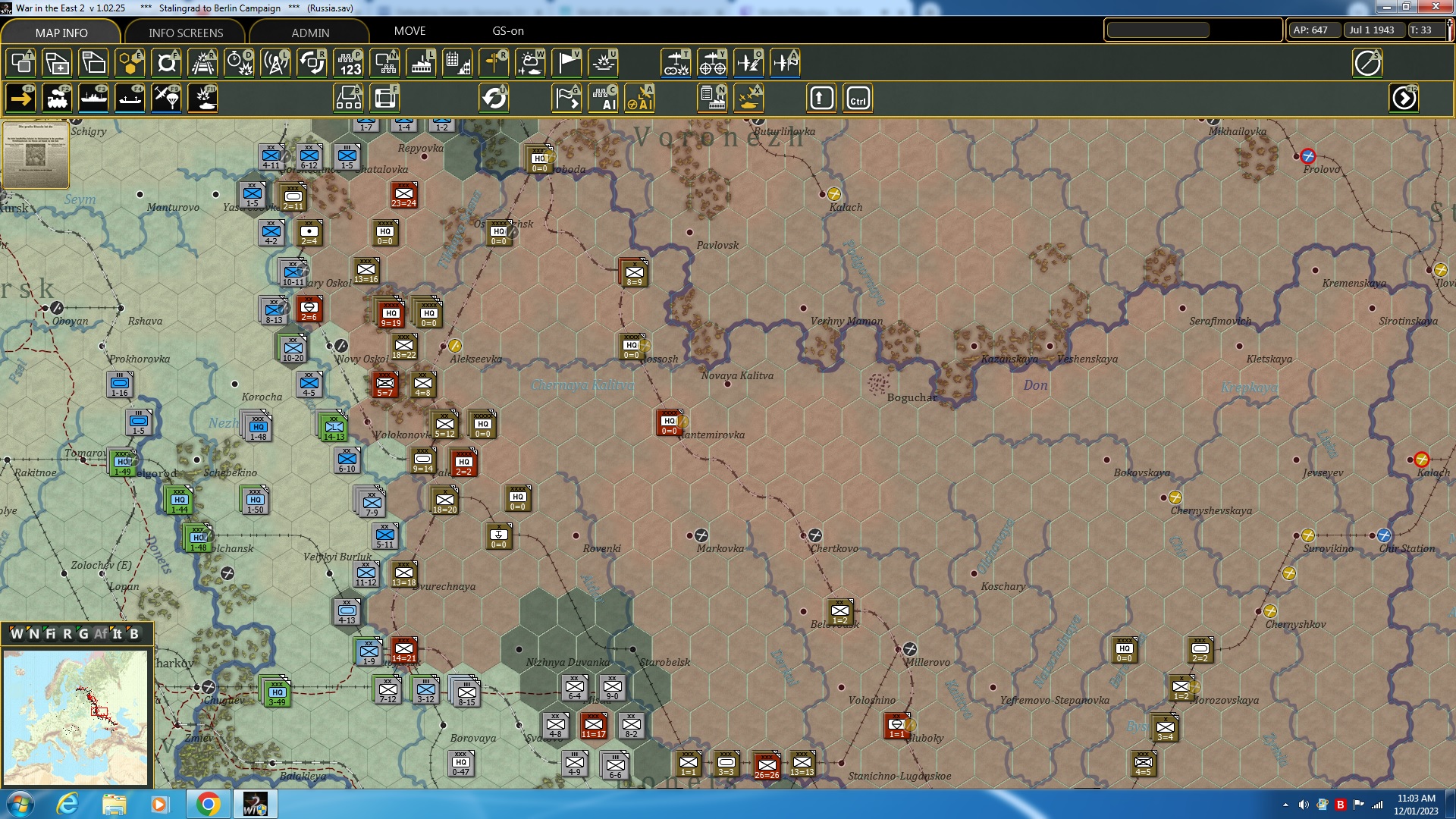Viewport: 1456px width, 819px height.
Task: Open the ADMIN tab
Action: 311,33
